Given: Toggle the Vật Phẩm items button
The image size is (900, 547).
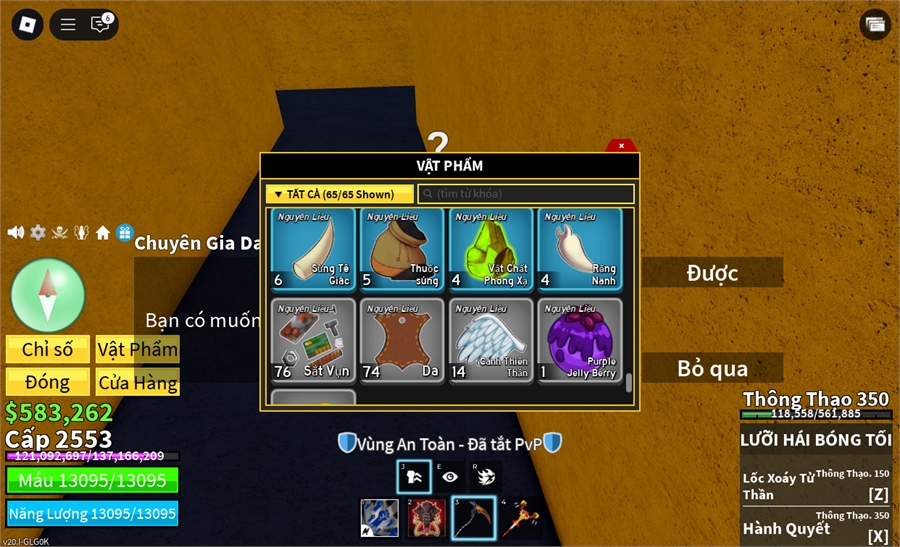Looking at the screenshot, I should (138, 349).
